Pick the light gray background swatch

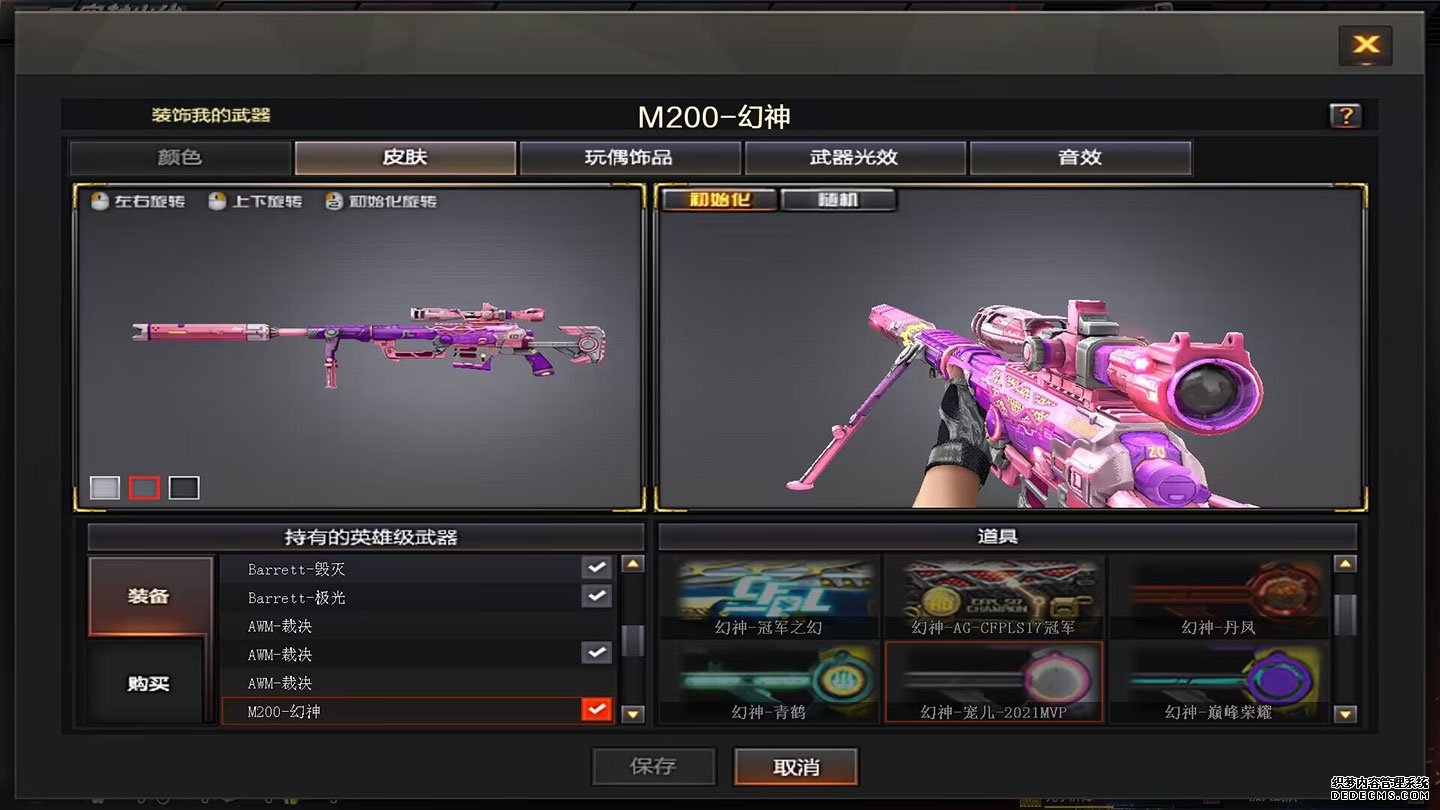[105, 488]
